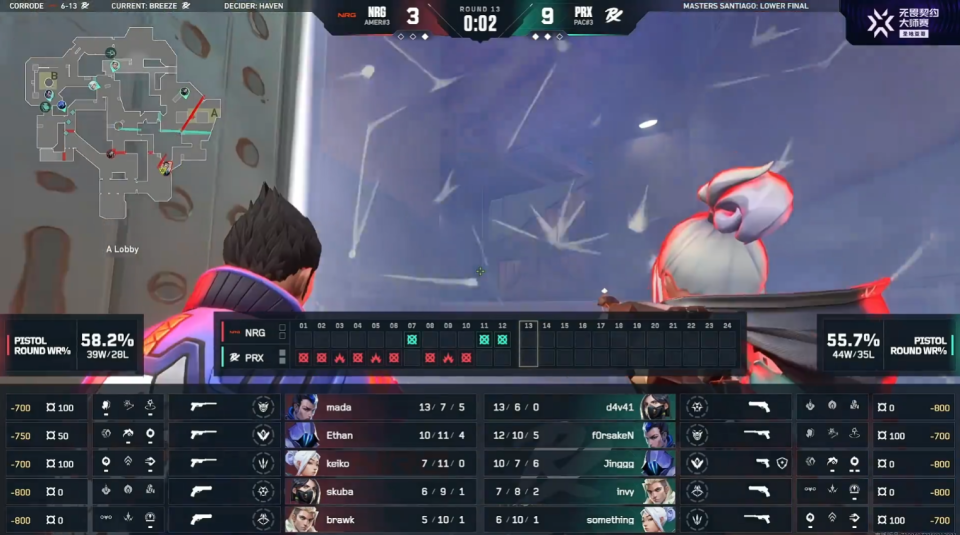960x535 pixels.
Task: Open the tournament logo in the top corner
Action: [902, 22]
